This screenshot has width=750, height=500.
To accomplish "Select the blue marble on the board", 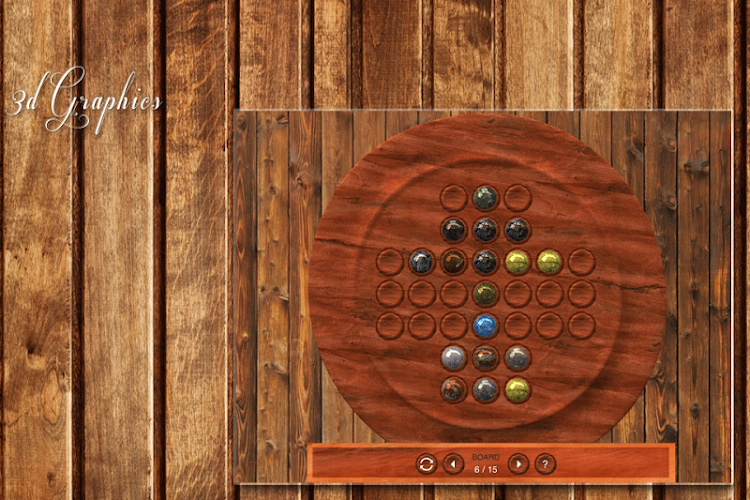I will coord(485,325).
